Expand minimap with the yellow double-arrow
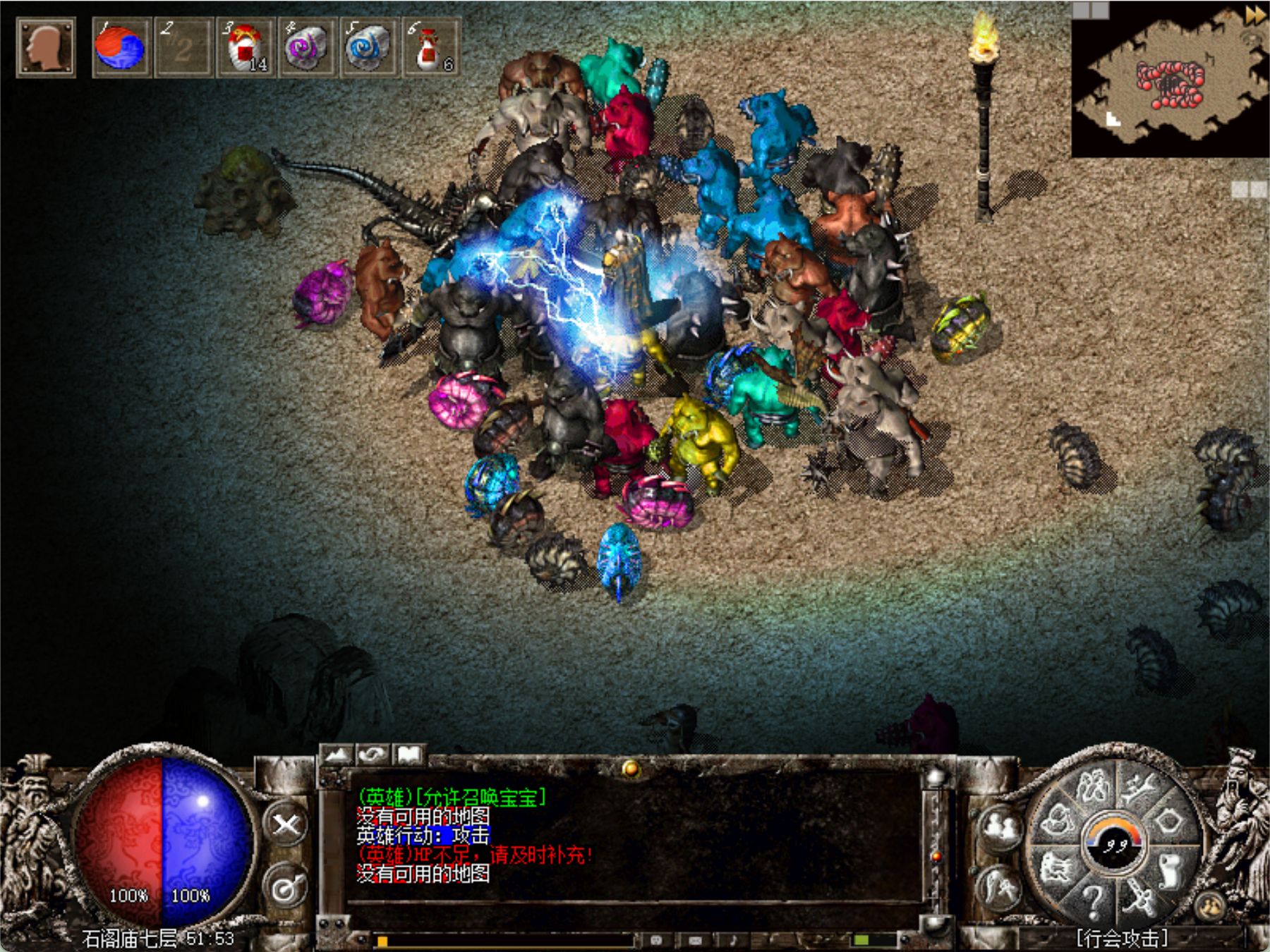 click(1254, 14)
